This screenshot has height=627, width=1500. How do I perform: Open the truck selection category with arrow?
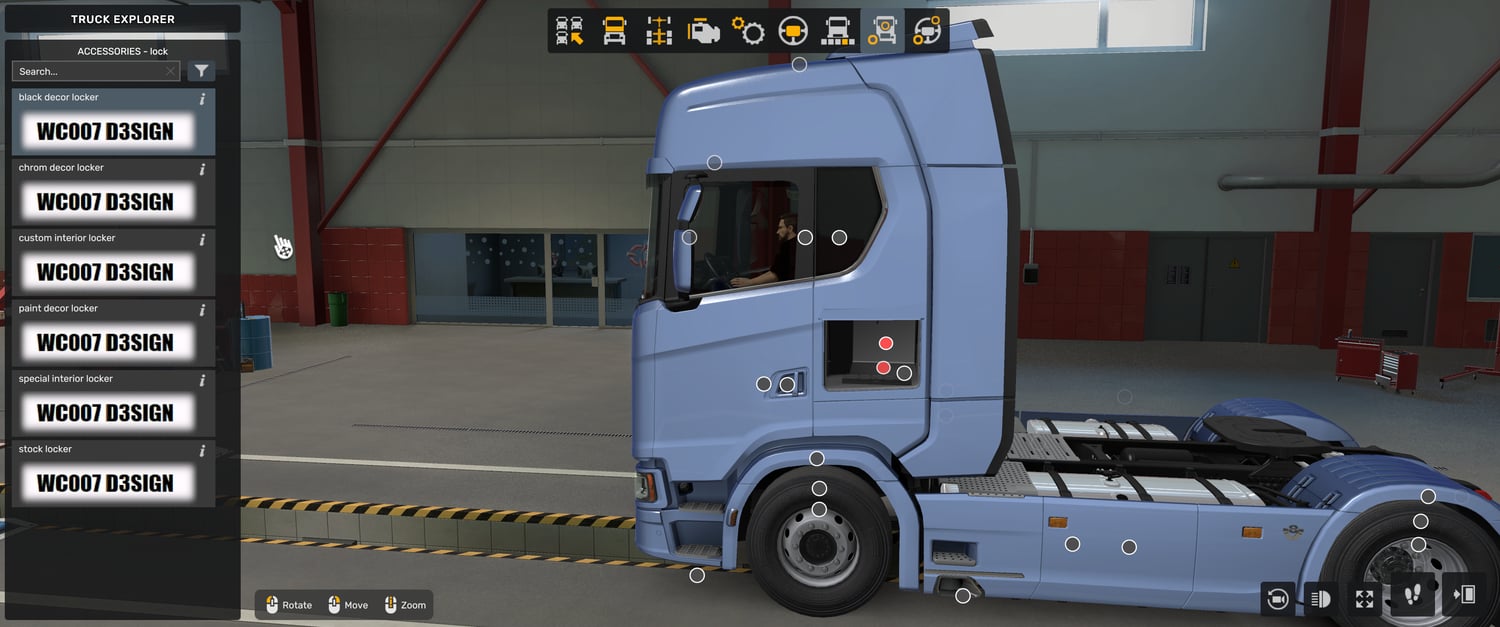coord(570,31)
